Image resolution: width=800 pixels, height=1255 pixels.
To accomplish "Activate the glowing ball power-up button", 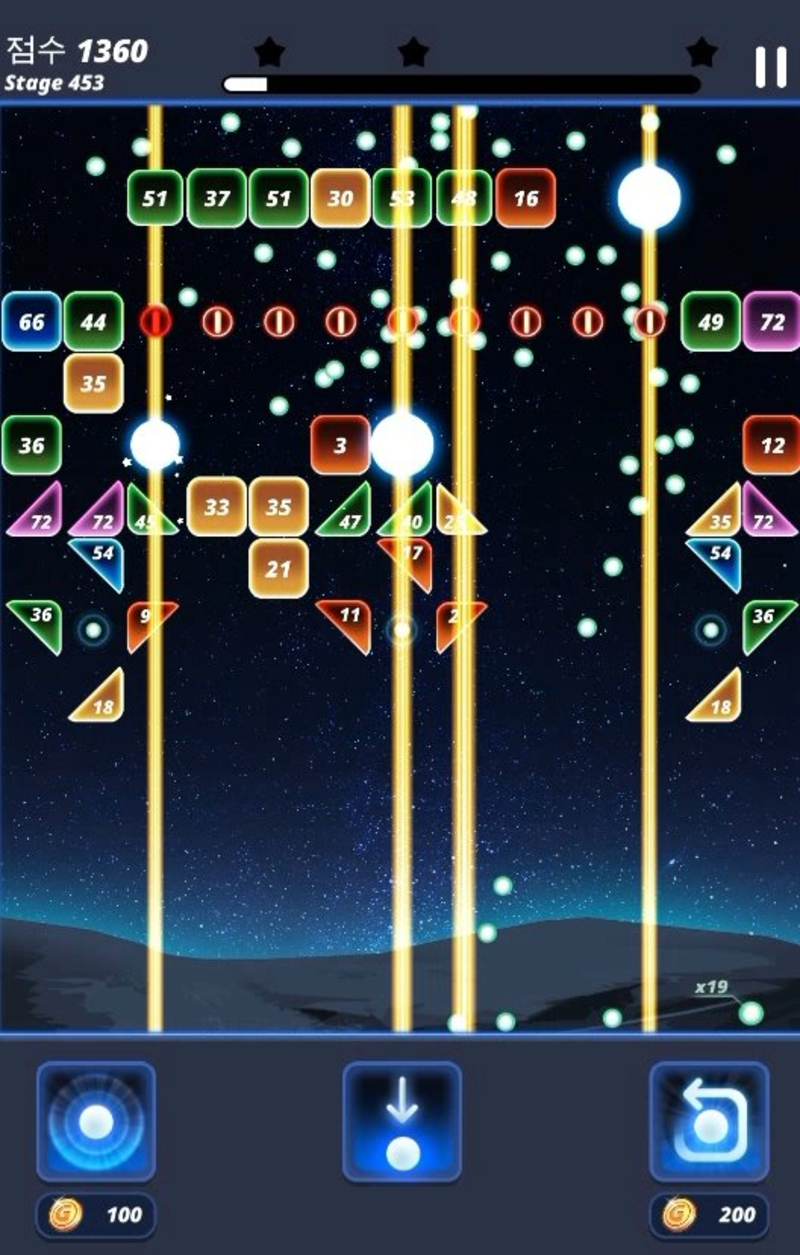I will click(x=96, y=1121).
